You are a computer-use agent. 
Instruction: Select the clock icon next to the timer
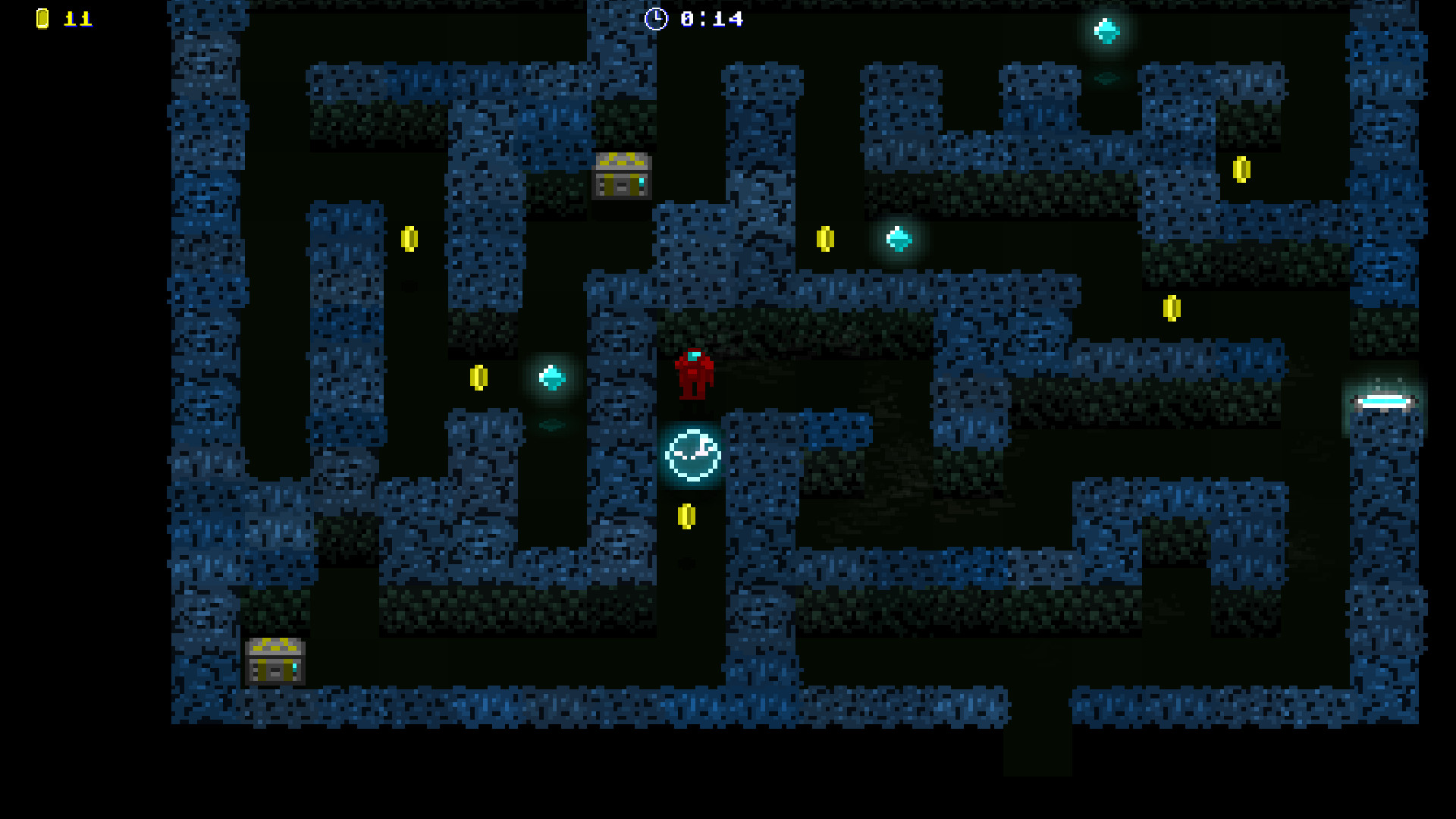click(x=656, y=20)
